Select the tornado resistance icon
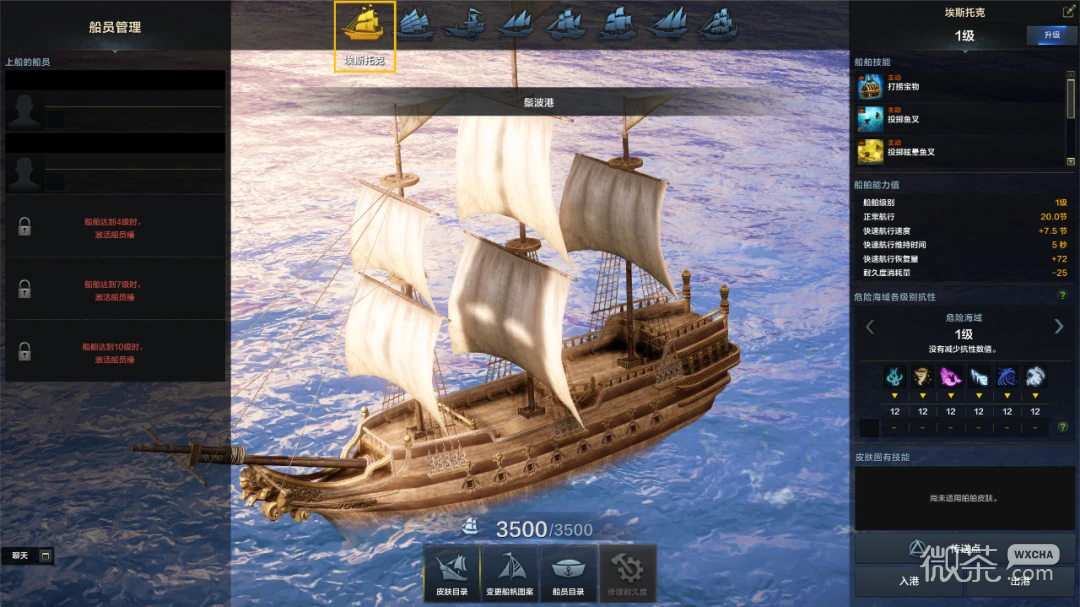The width and height of the screenshot is (1080, 607). tap(922, 377)
